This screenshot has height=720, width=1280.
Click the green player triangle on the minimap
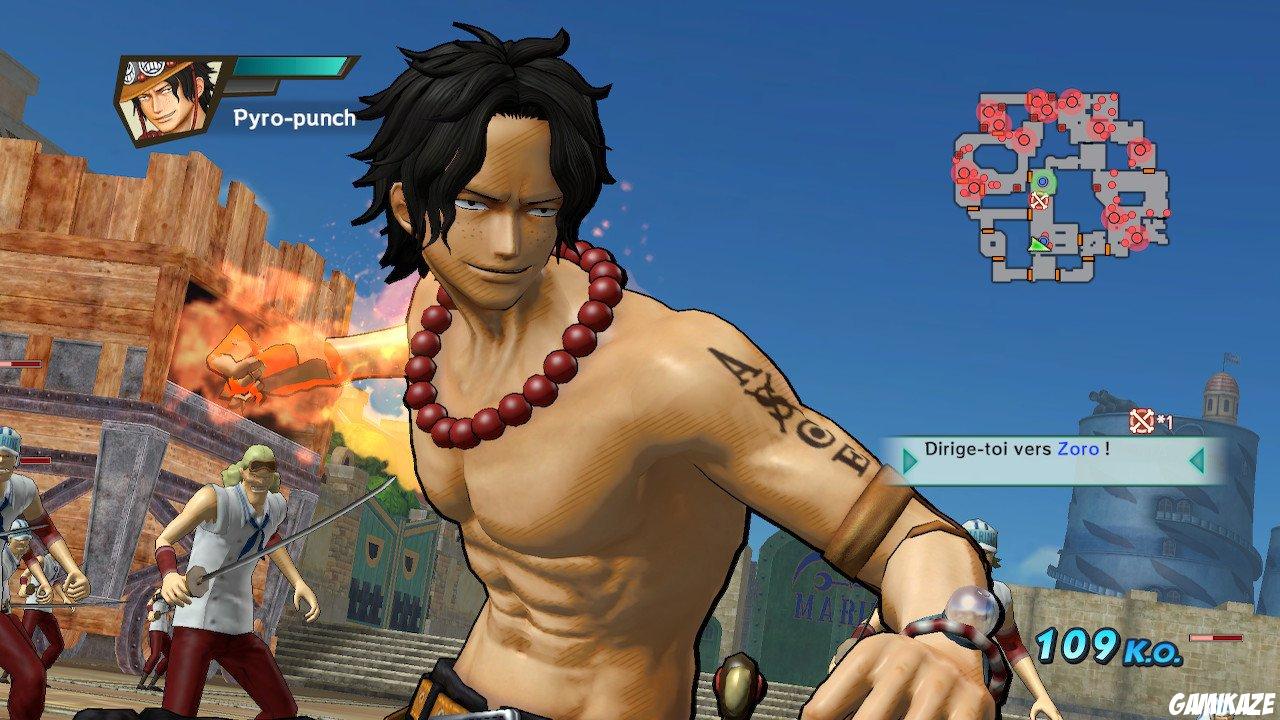pyautogui.click(x=1037, y=244)
